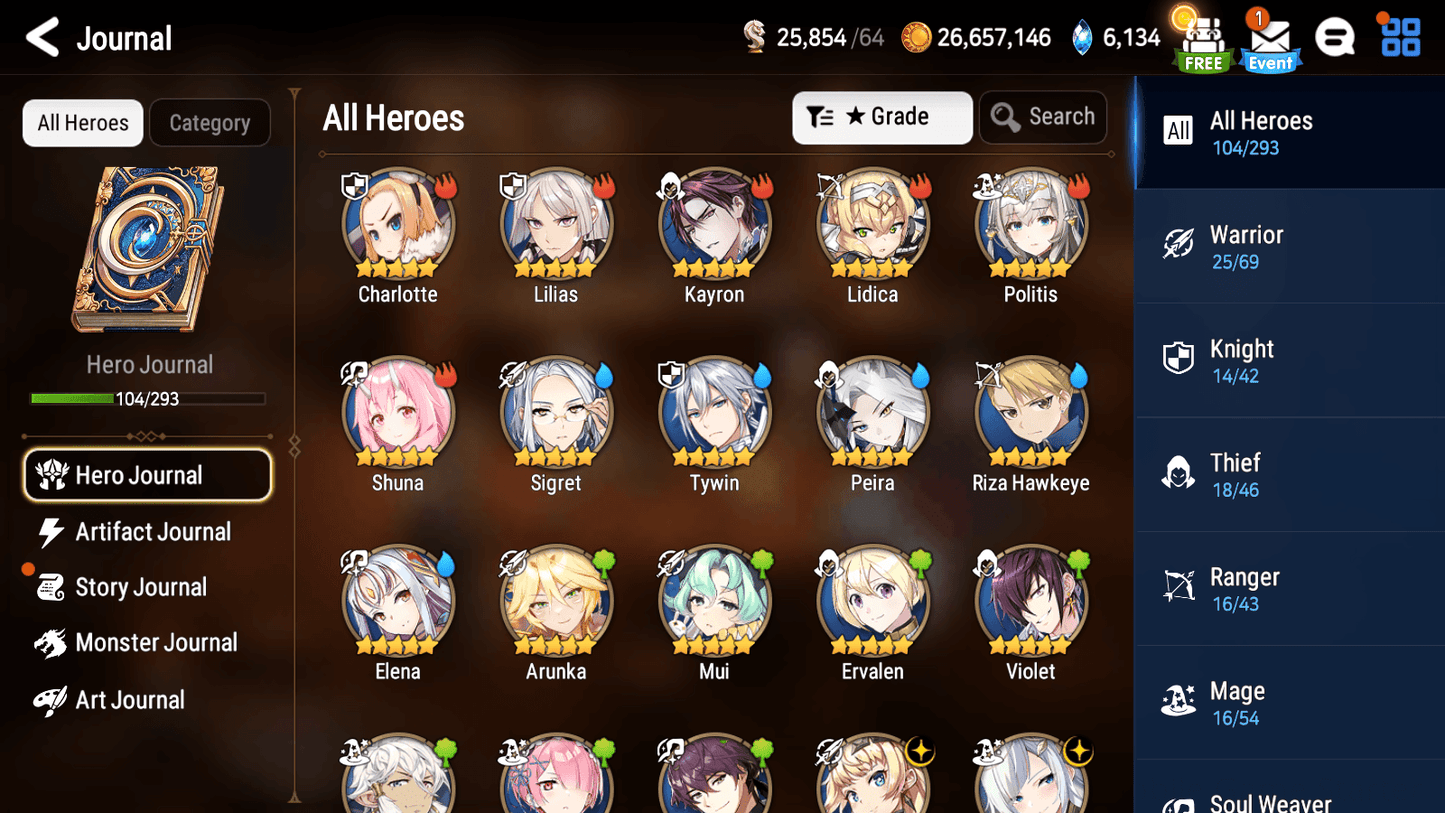Expand the All Heroes list panel
This screenshot has width=1445, height=813.
(1289, 131)
